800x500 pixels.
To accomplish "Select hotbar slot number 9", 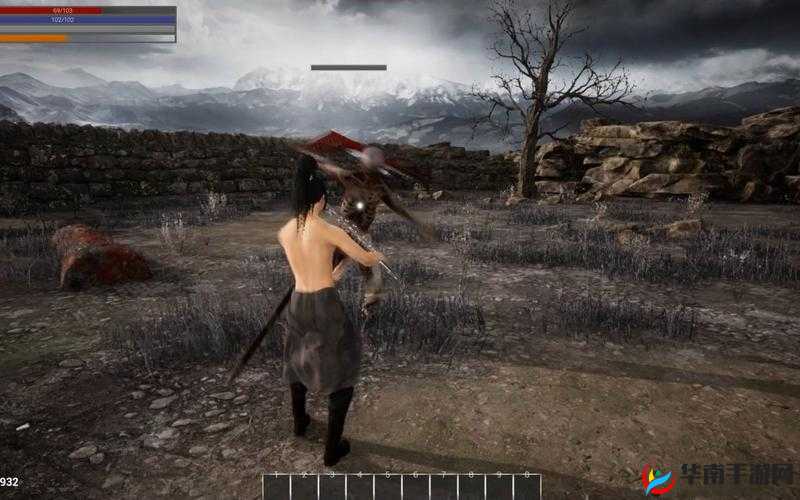I will point(499,487).
